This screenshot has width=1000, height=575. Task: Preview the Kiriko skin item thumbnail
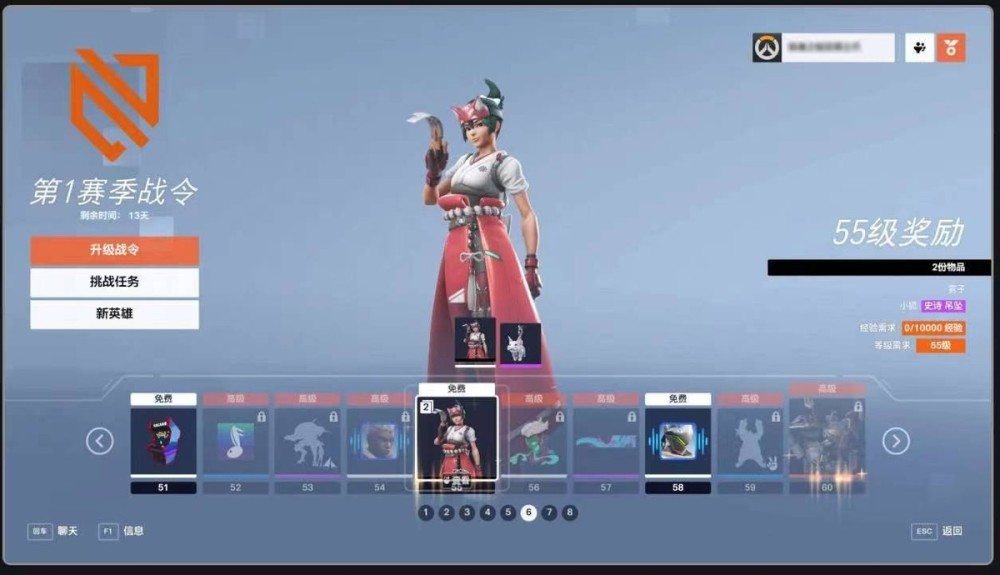tap(475, 340)
